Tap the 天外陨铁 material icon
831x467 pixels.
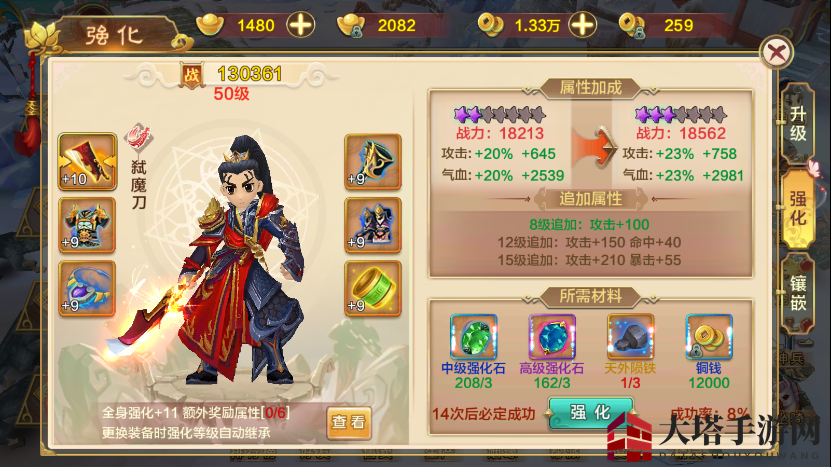(630, 339)
